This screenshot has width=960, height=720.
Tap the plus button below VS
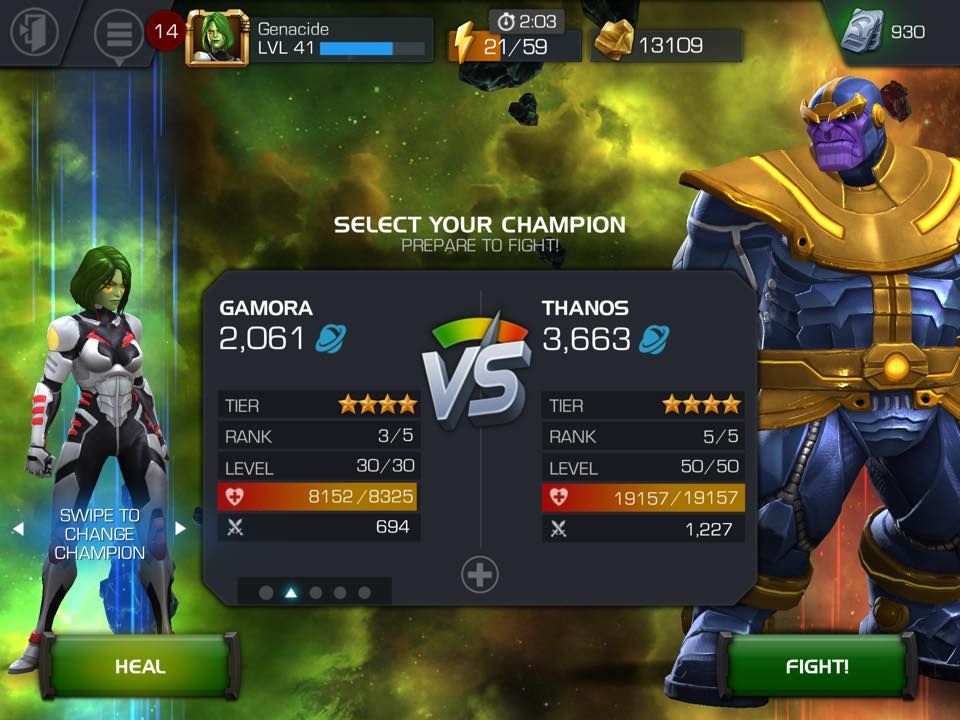480,575
